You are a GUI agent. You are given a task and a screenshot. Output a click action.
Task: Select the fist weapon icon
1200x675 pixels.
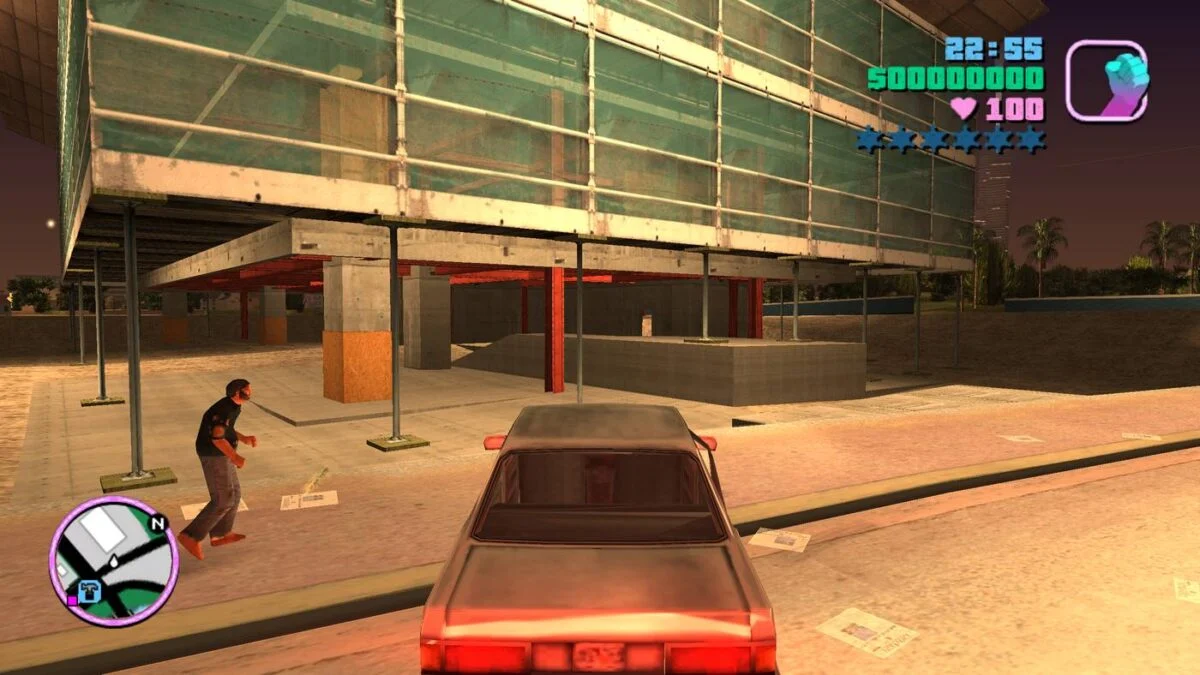click(1106, 81)
